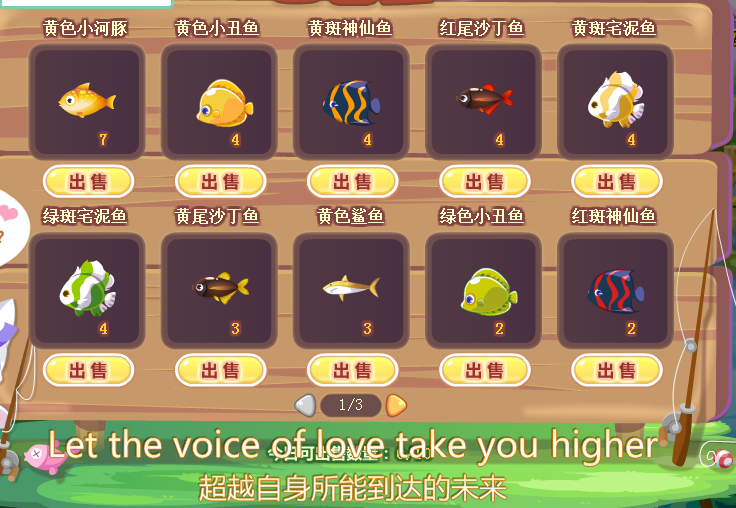This screenshot has height=508, width=736.
Task: Pick the yellow shark slot
Action: click(352, 290)
